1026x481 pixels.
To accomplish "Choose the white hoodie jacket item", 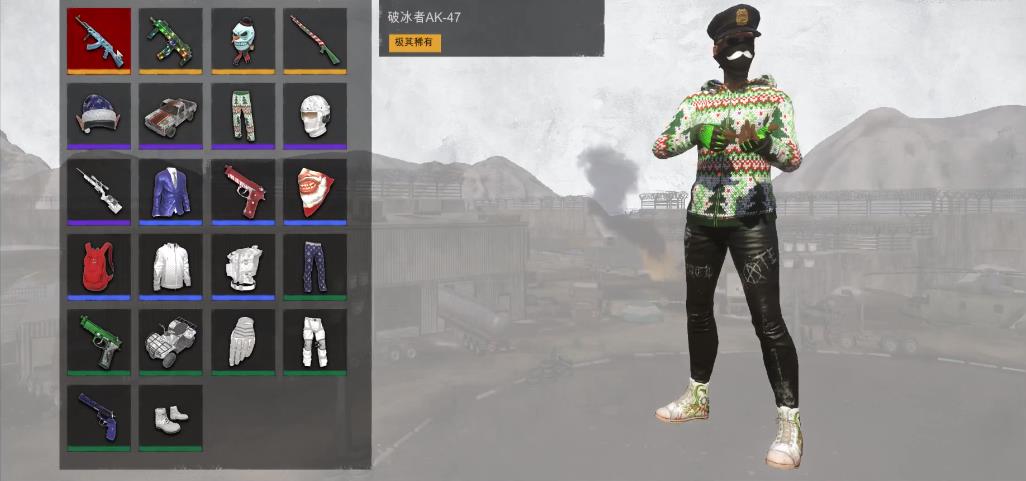I will 171,265.
